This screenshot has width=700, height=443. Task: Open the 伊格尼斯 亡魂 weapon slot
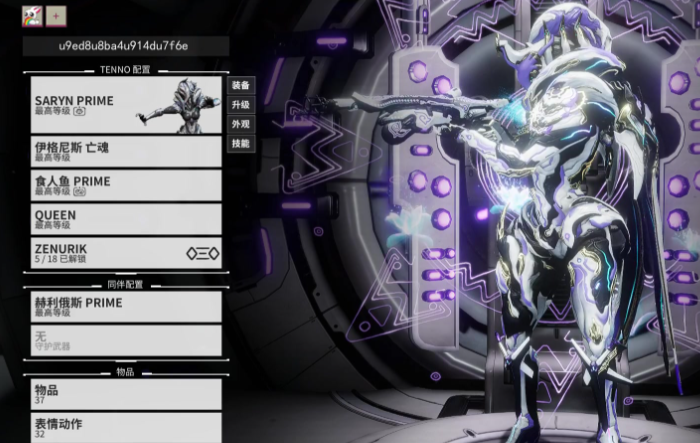pyautogui.click(x=126, y=151)
